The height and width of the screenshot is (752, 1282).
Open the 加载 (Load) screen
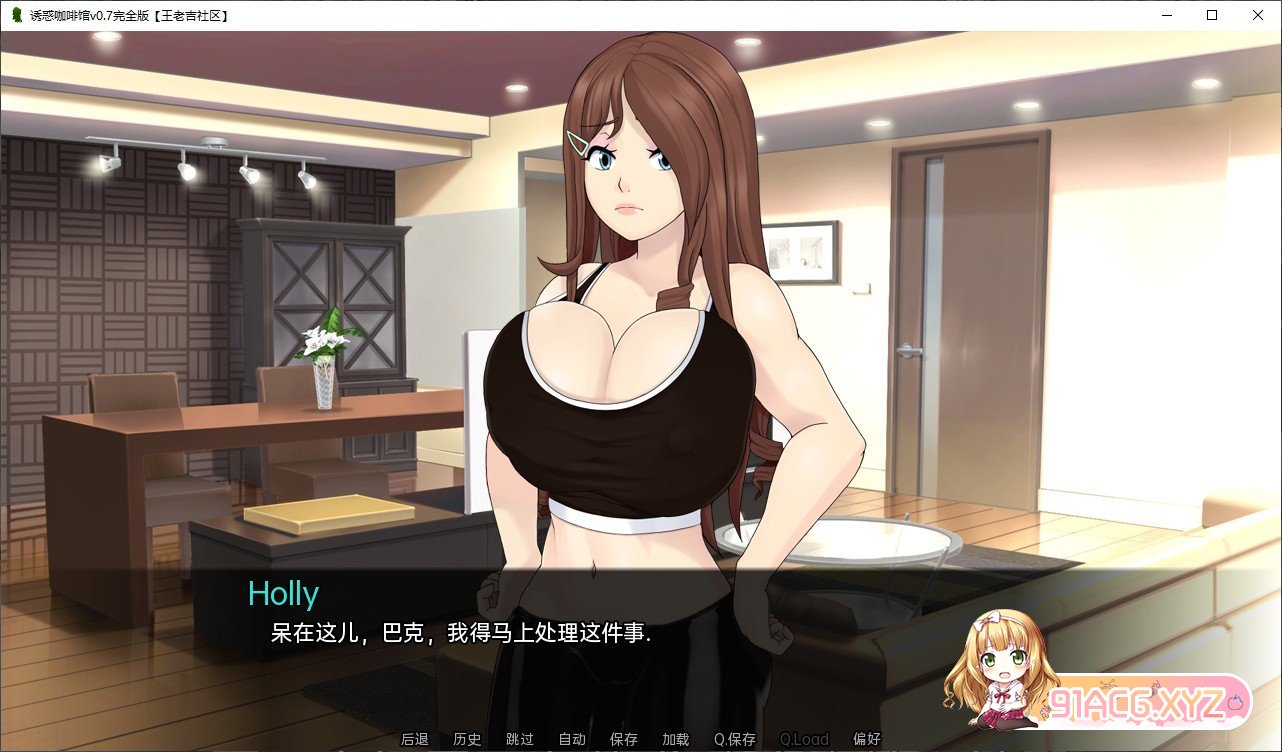[676, 740]
